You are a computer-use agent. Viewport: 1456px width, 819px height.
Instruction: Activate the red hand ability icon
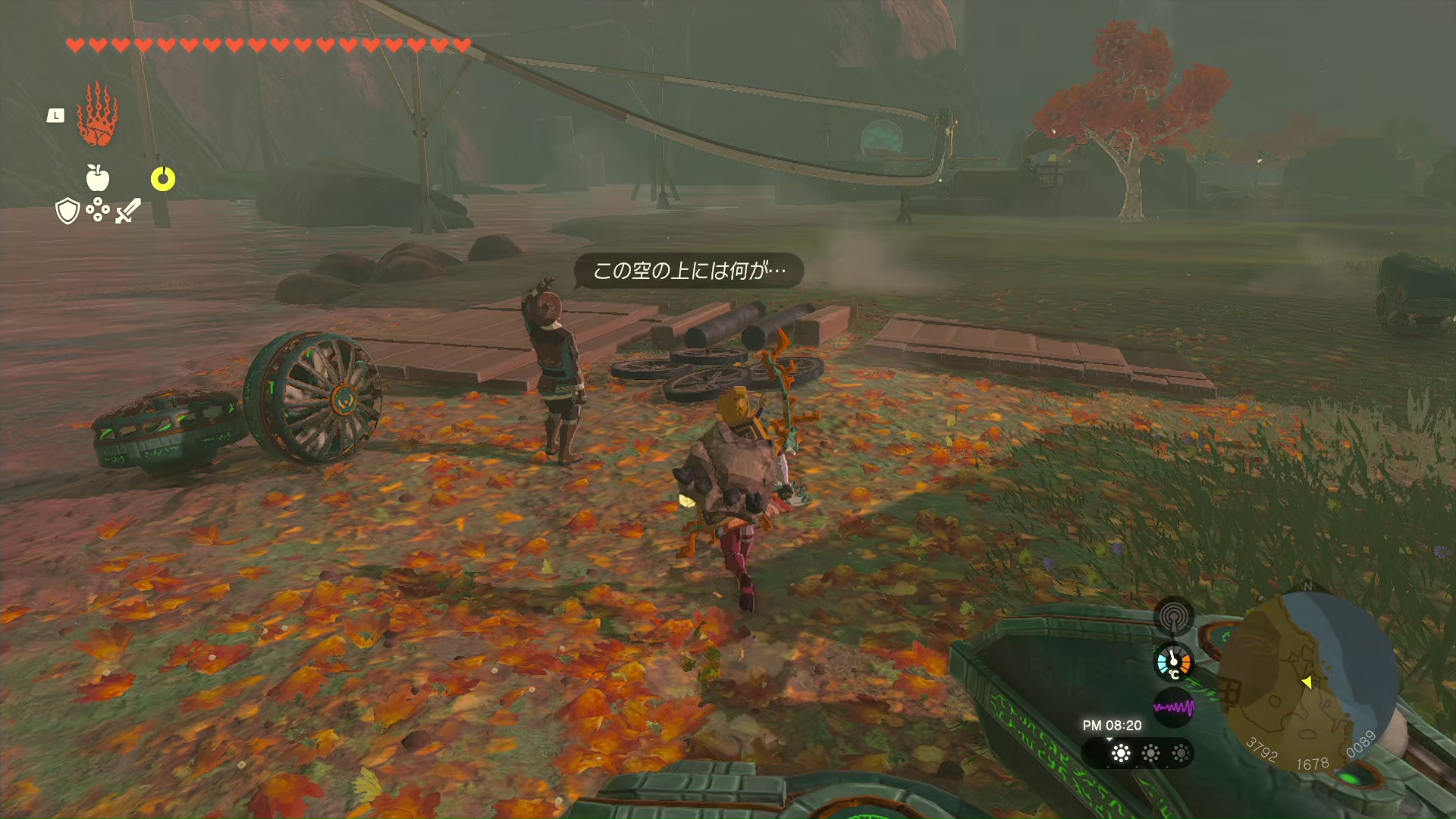(97, 115)
